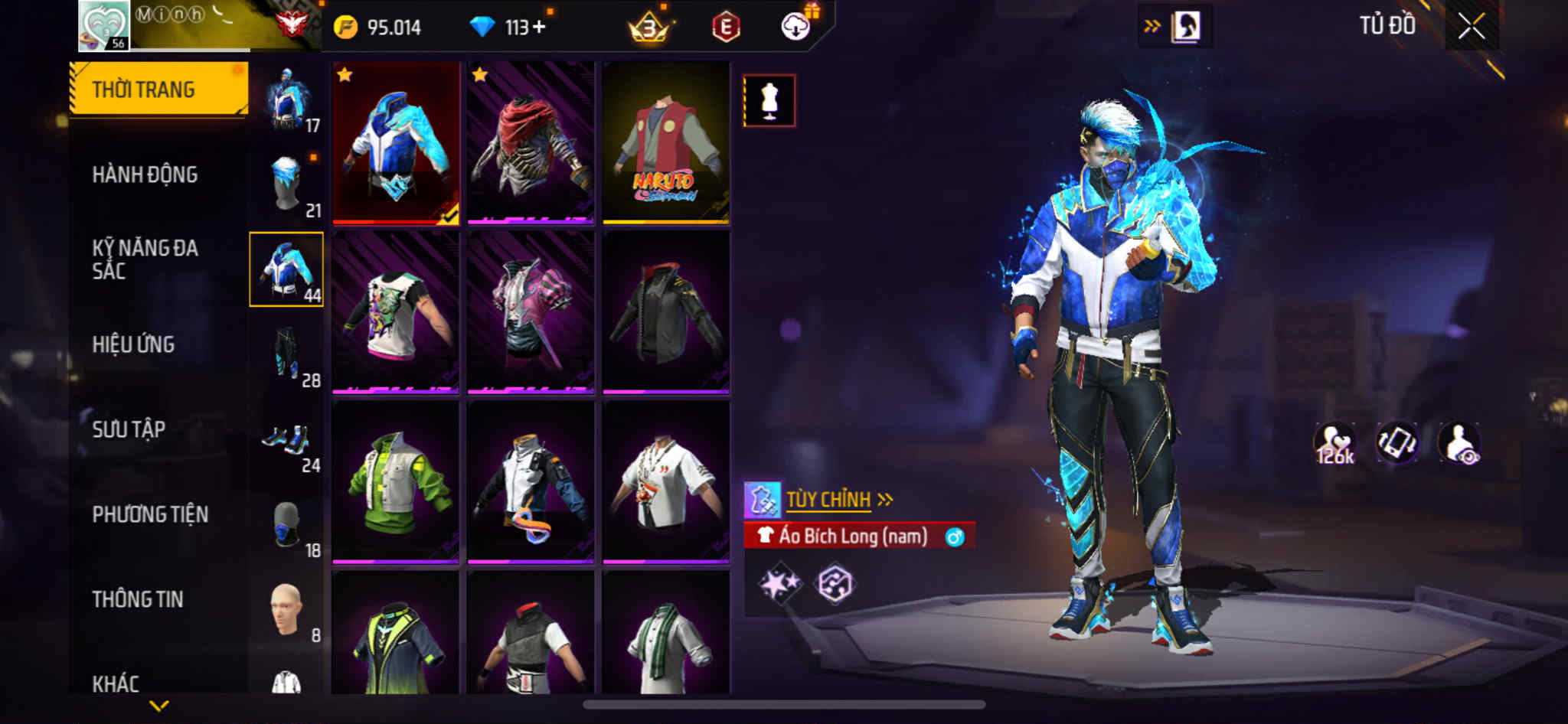
Task: Add diamonds with the plus button
Action: (x=539, y=28)
